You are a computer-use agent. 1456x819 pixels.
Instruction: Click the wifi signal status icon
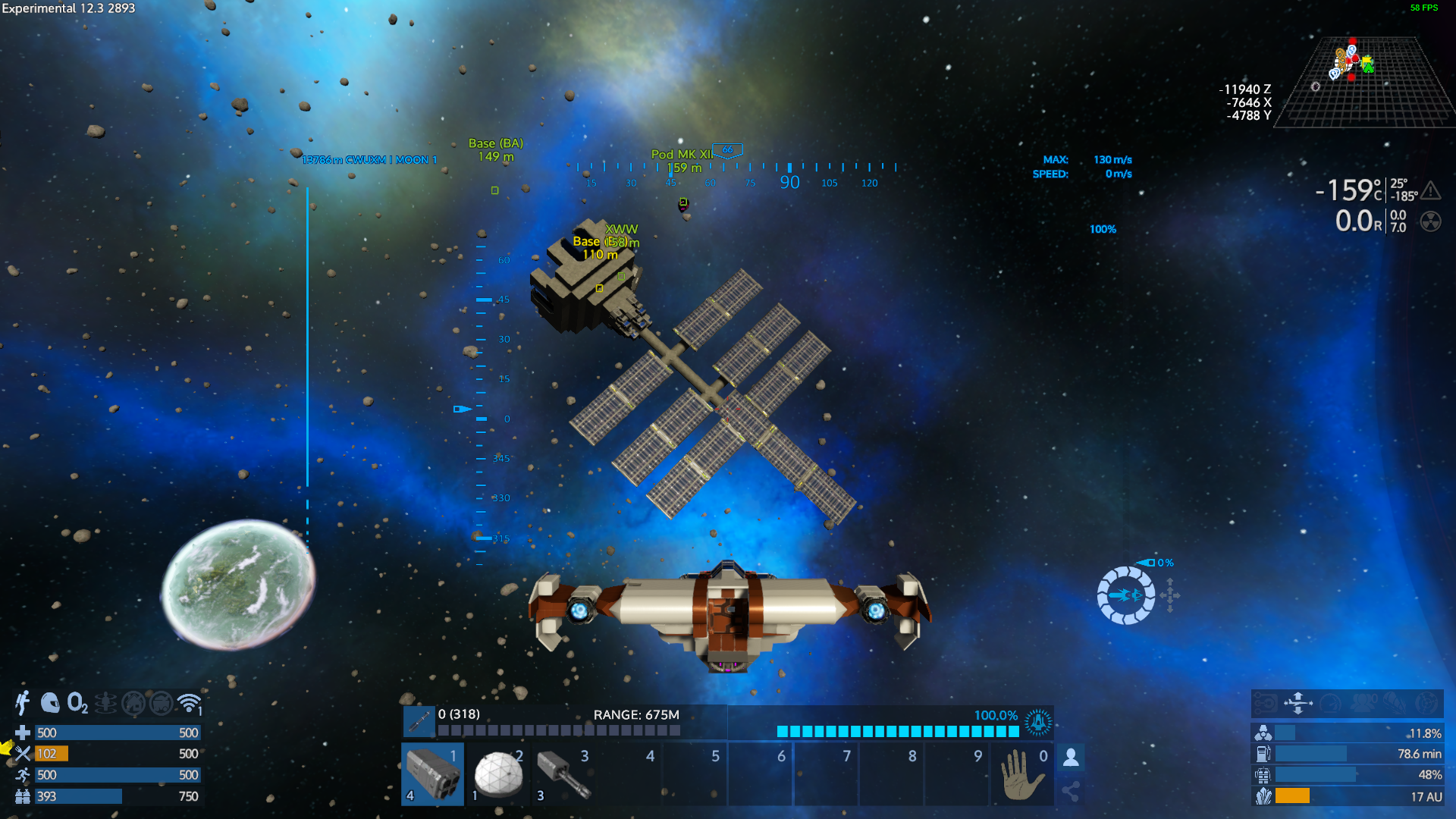coord(189,703)
